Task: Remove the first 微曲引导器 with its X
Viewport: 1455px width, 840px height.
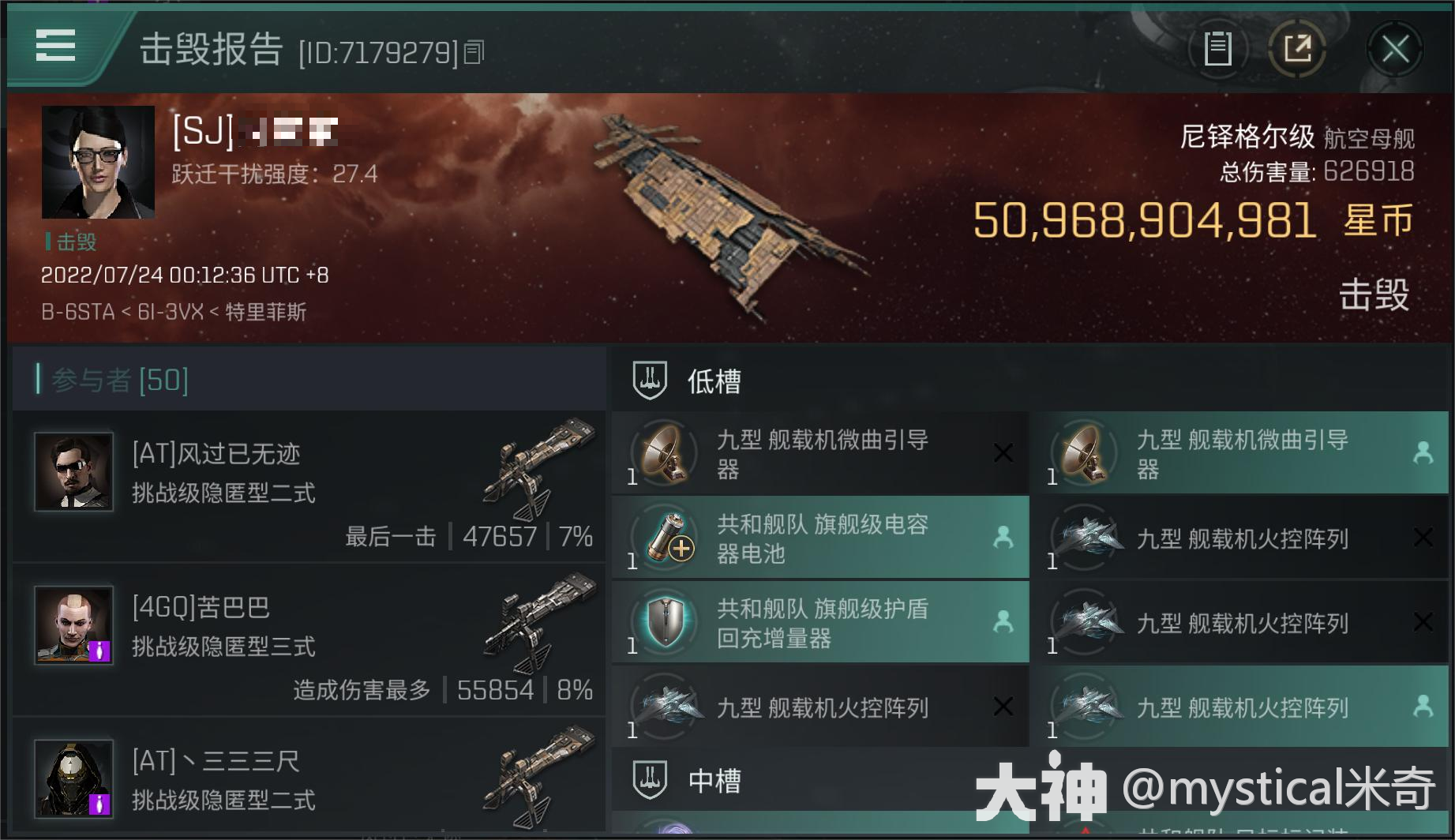Action: (x=1004, y=453)
